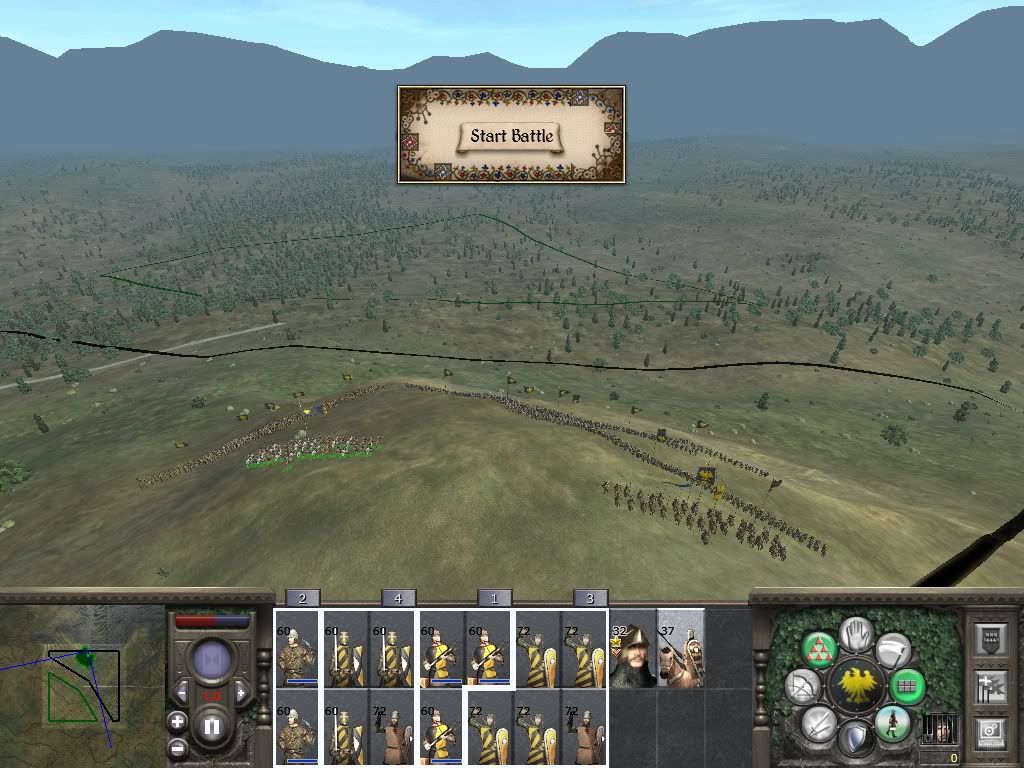
Task: Zoom in the minimap with plus button
Action: pos(177,721)
